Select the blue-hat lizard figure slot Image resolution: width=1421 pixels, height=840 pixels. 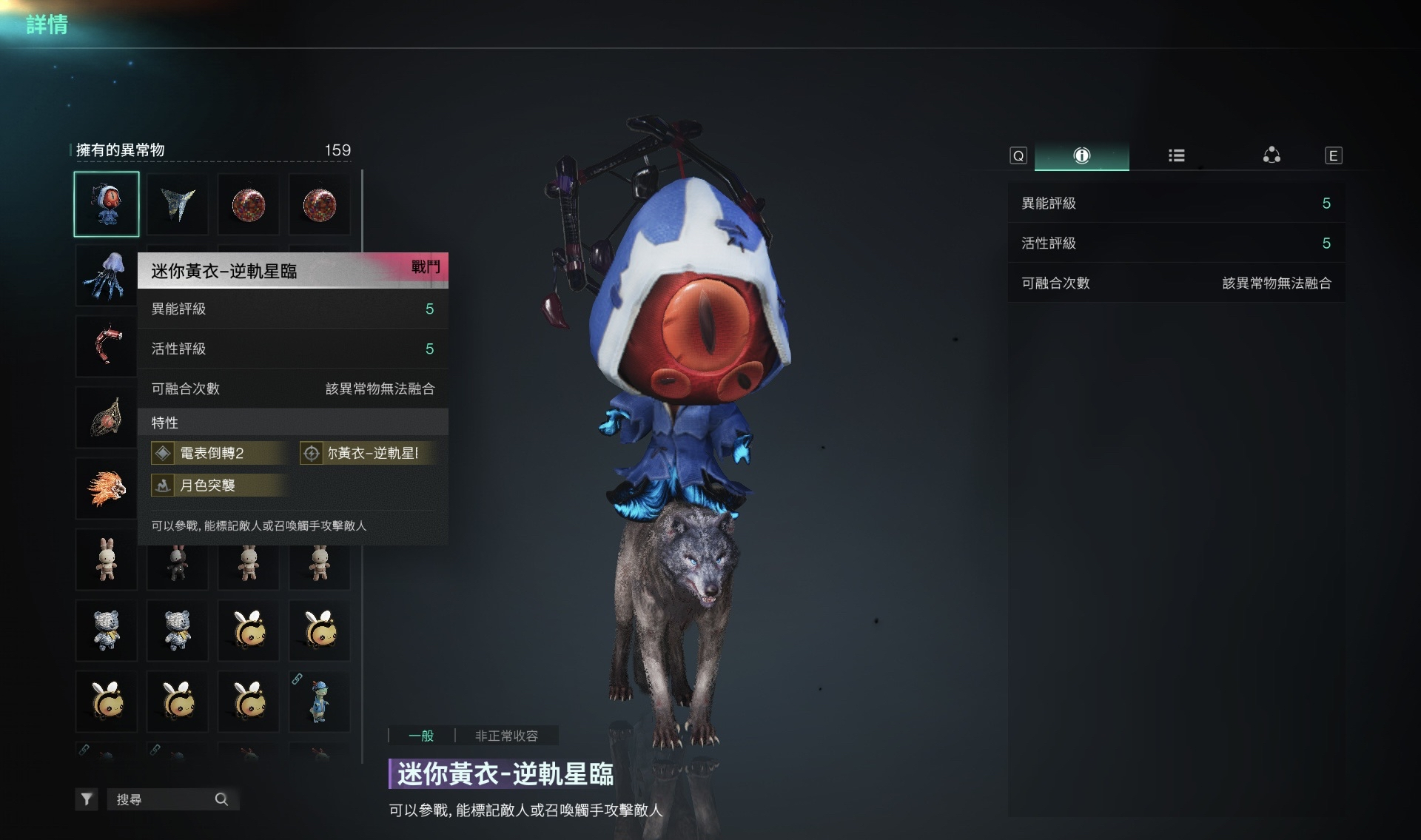(319, 701)
